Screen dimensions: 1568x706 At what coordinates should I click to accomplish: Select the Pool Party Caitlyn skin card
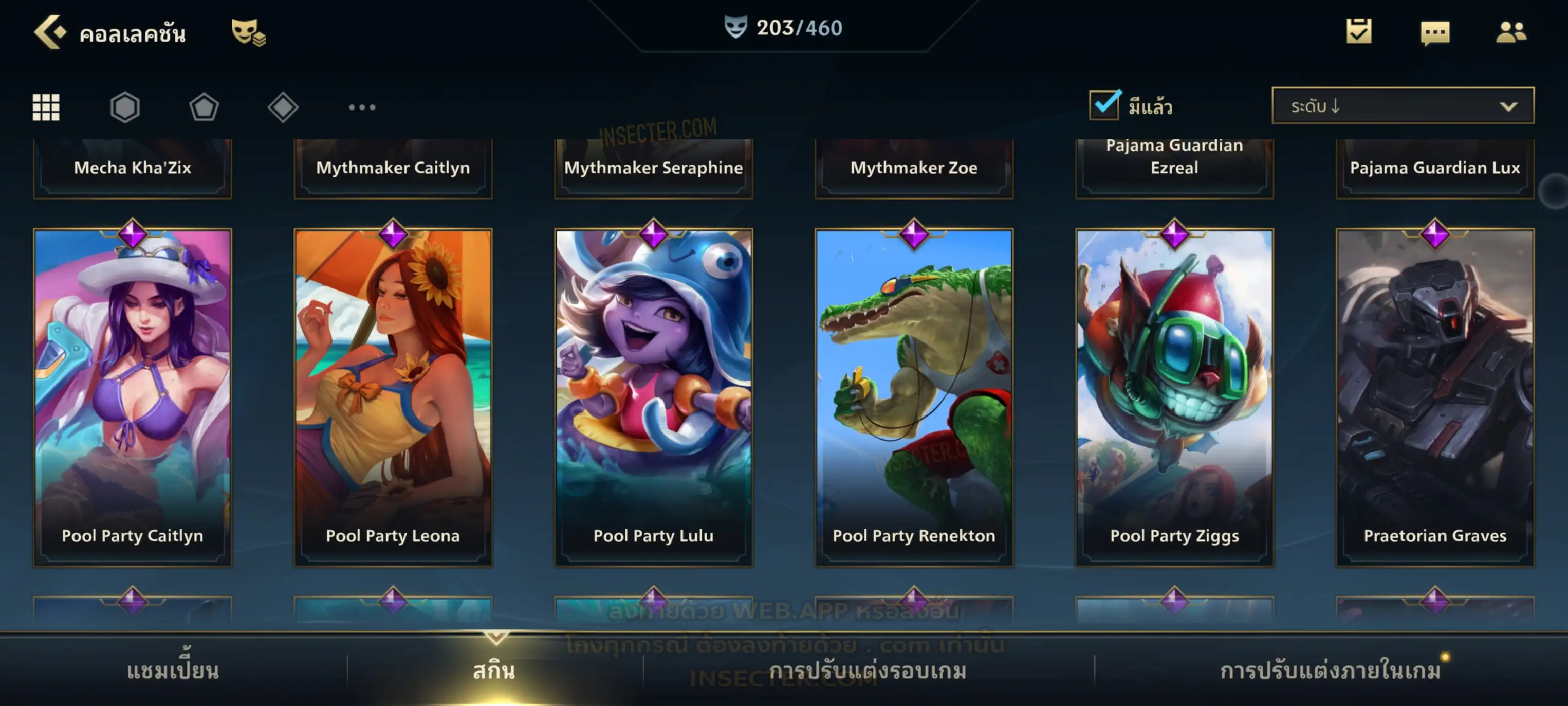[x=133, y=397]
